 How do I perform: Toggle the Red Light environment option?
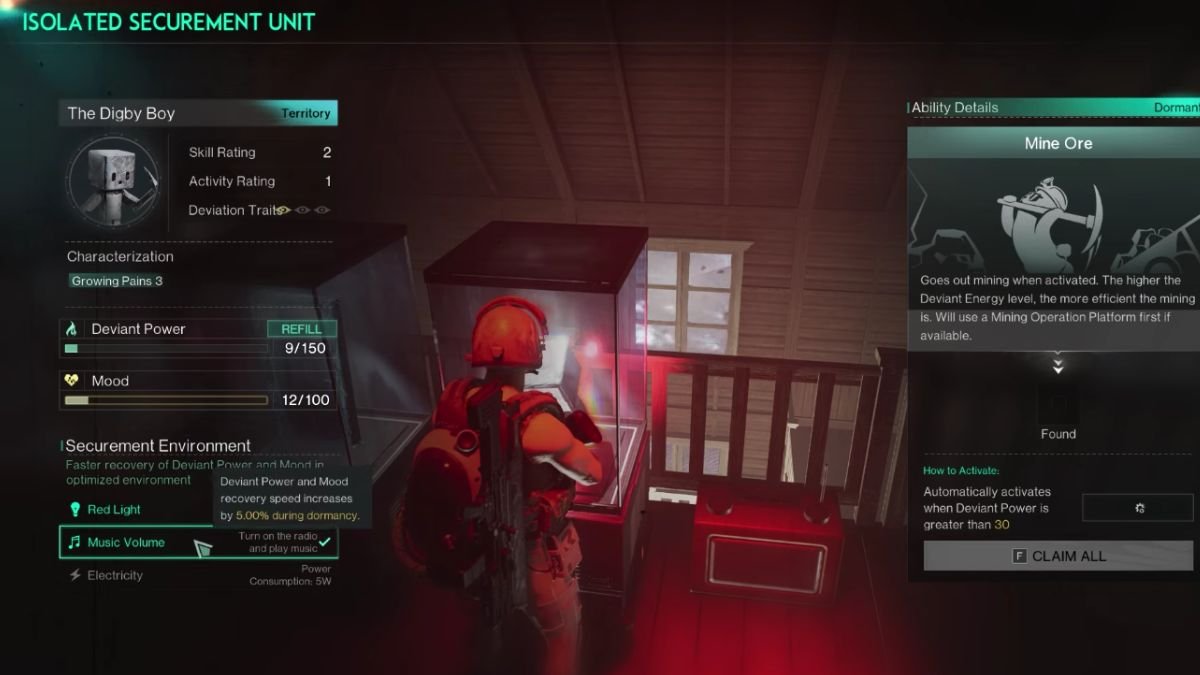(x=114, y=510)
